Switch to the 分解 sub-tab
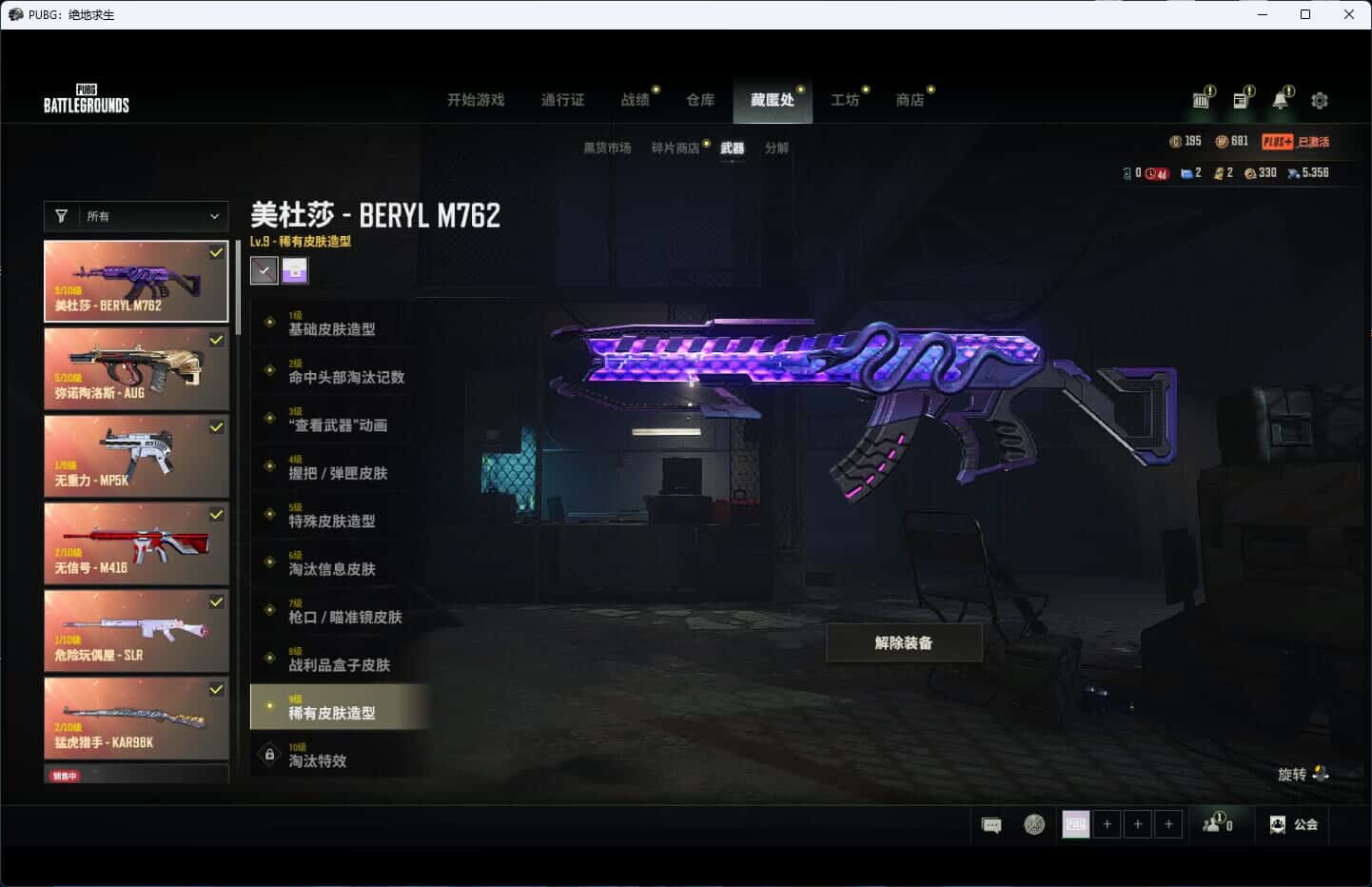Screen dimensions: 1372x887 [x=776, y=148]
